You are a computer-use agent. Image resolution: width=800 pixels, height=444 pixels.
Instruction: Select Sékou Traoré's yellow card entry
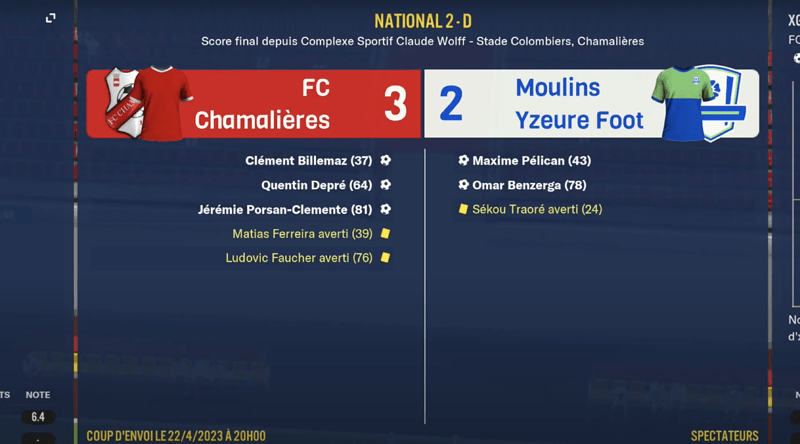pos(537,210)
